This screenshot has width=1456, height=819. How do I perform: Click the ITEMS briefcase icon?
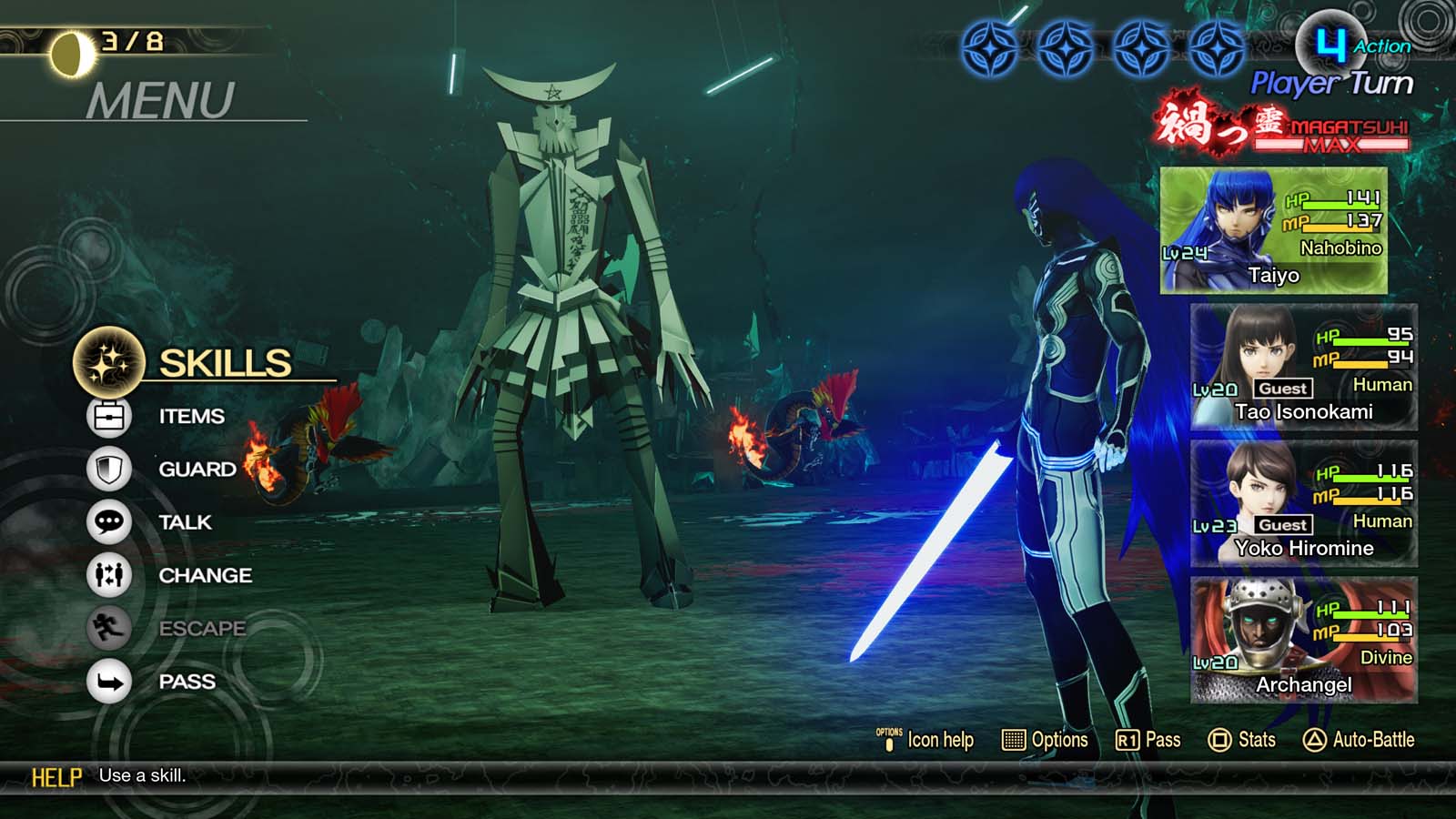[106, 416]
